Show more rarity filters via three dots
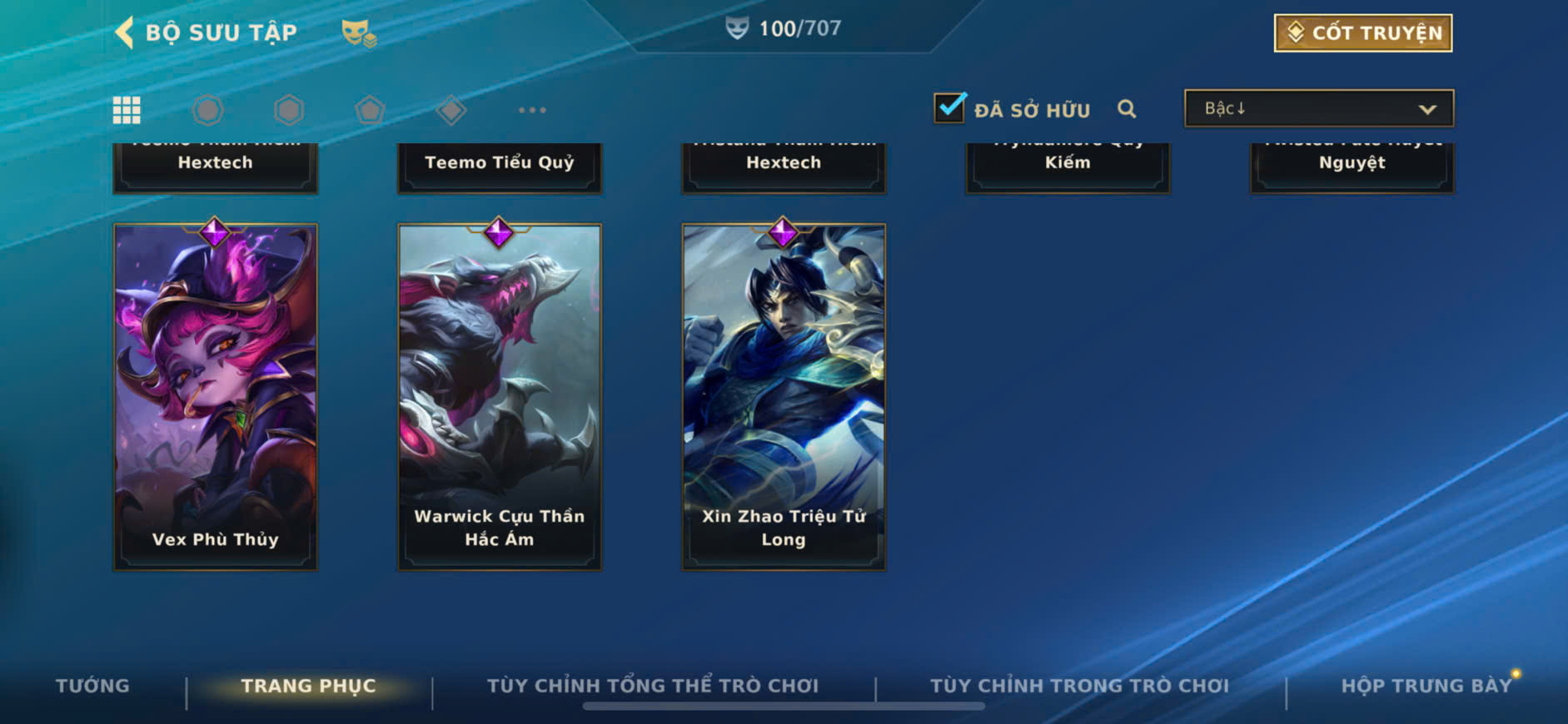This screenshot has height=724, width=1568. (532, 110)
